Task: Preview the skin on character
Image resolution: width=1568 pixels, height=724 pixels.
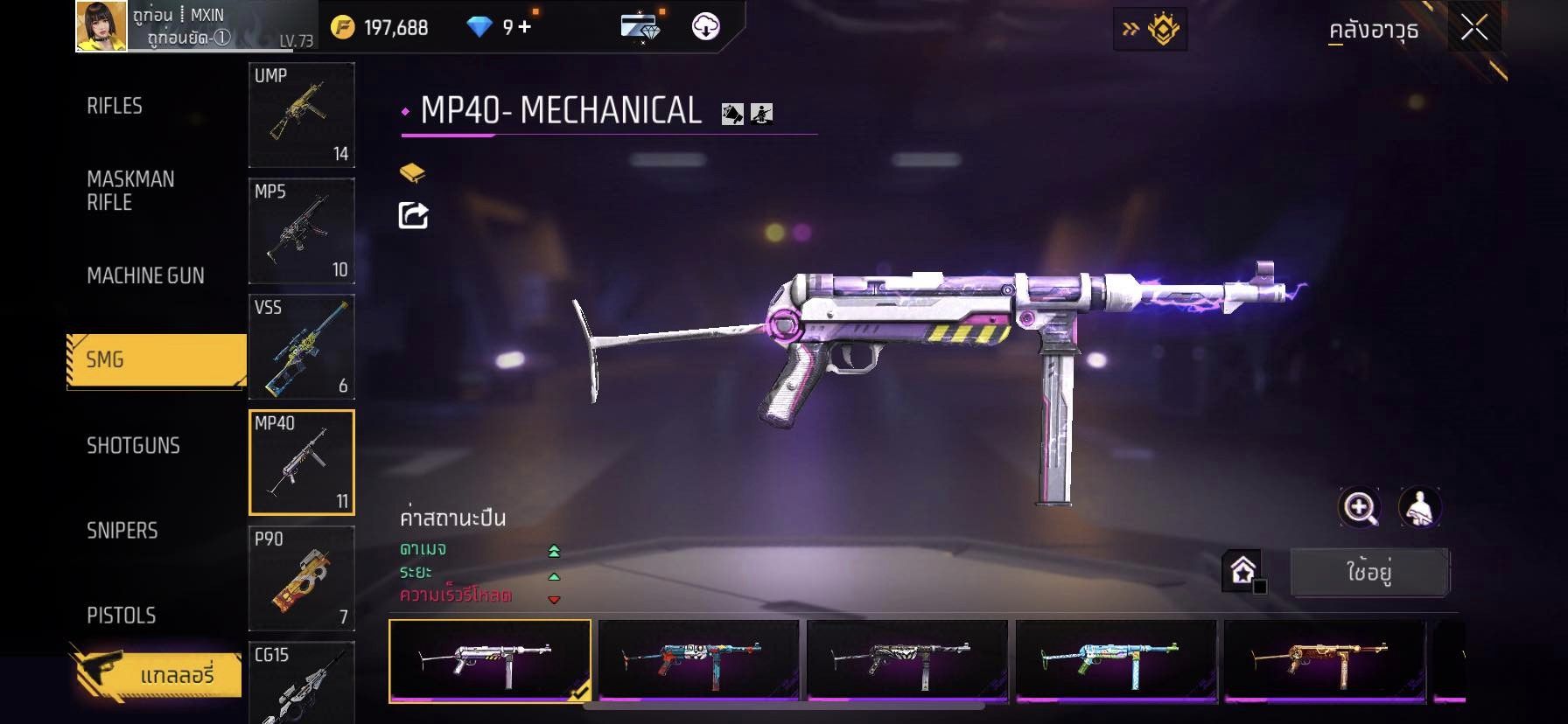Action: (x=1419, y=507)
